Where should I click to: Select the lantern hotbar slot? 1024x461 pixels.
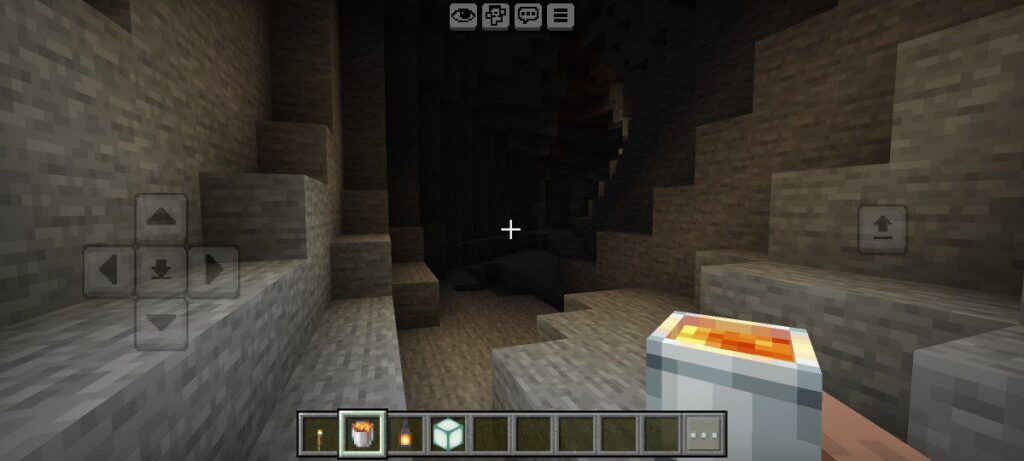(x=403, y=434)
